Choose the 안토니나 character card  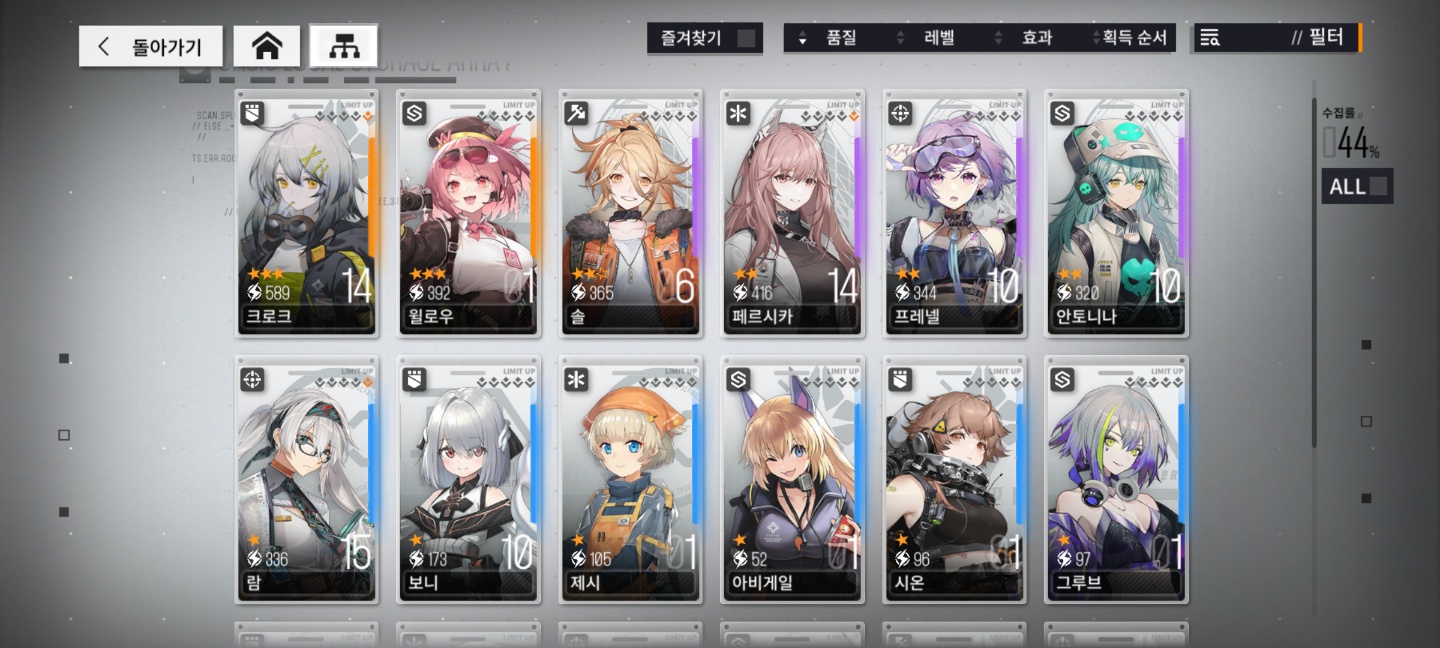(x=1117, y=213)
